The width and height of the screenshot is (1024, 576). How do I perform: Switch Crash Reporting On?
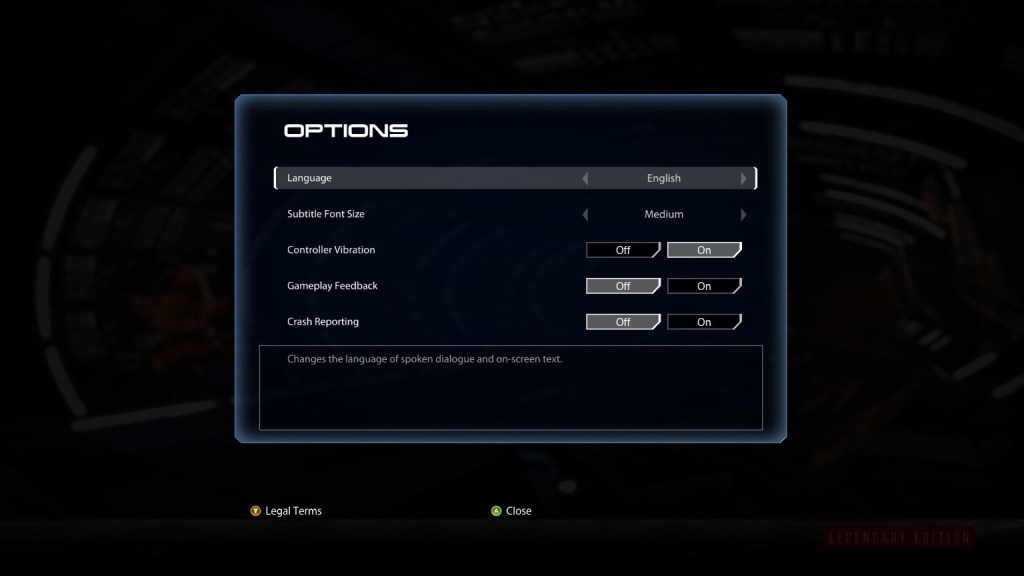[x=704, y=322]
